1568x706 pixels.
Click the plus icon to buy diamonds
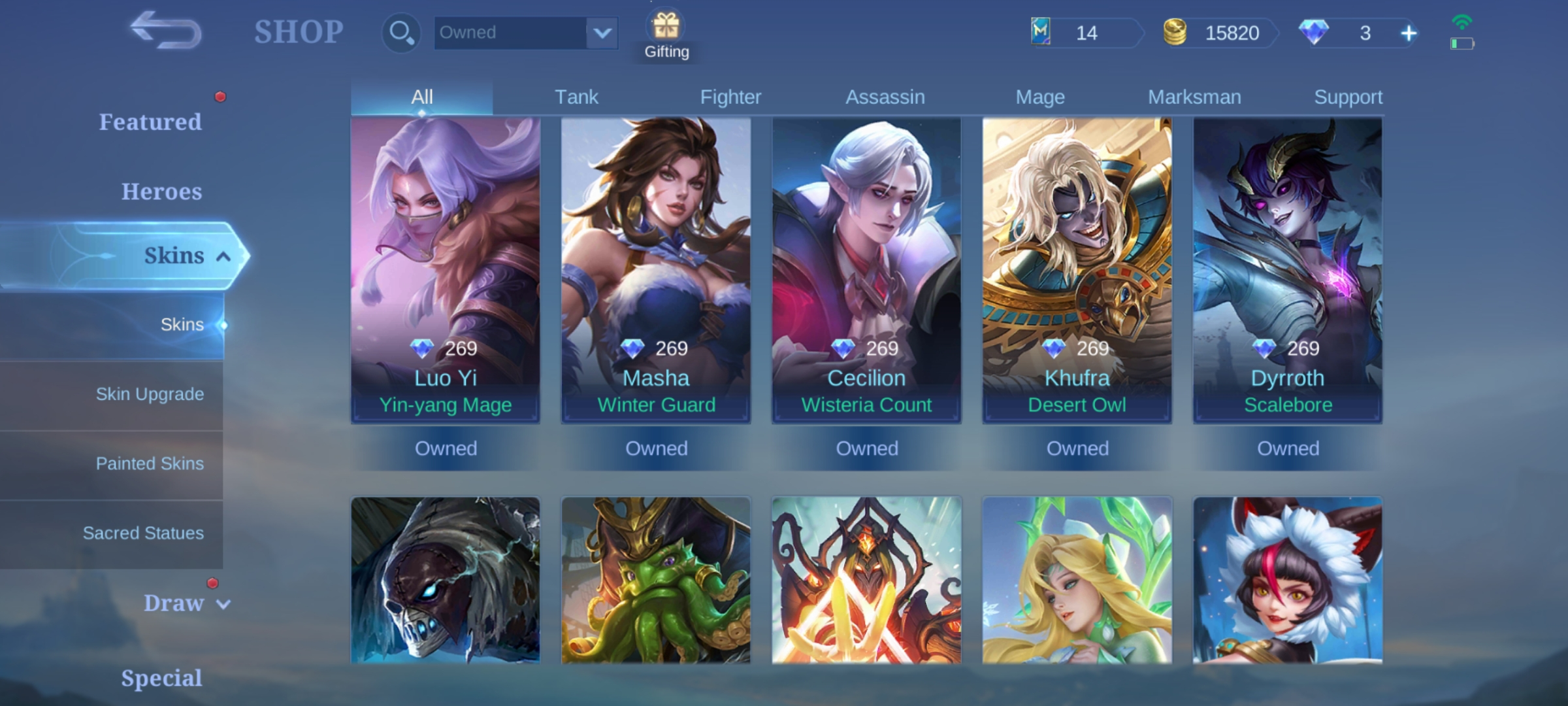tap(1409, 32)
